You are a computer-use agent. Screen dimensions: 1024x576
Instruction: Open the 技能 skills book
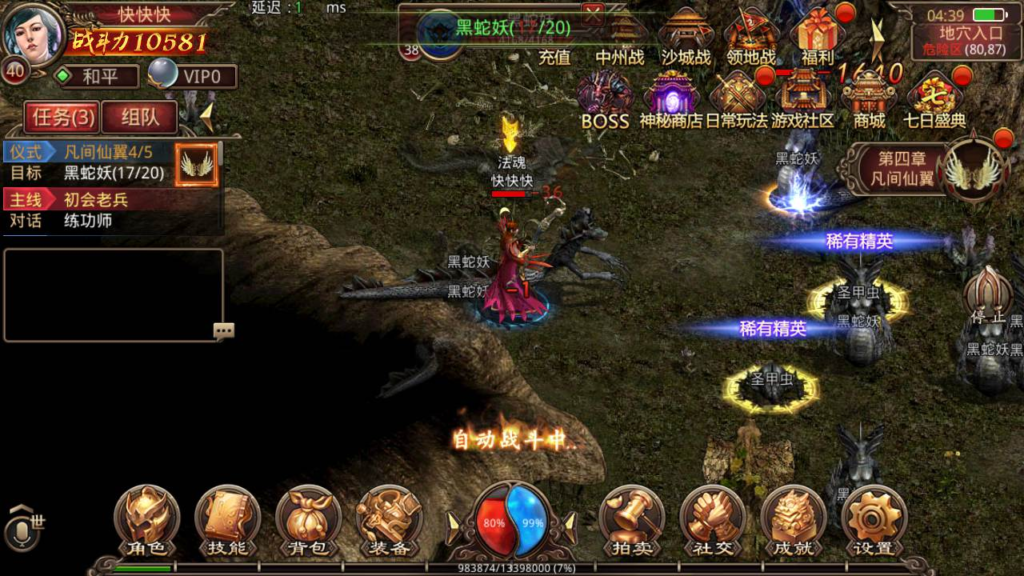tap(227, 520)
